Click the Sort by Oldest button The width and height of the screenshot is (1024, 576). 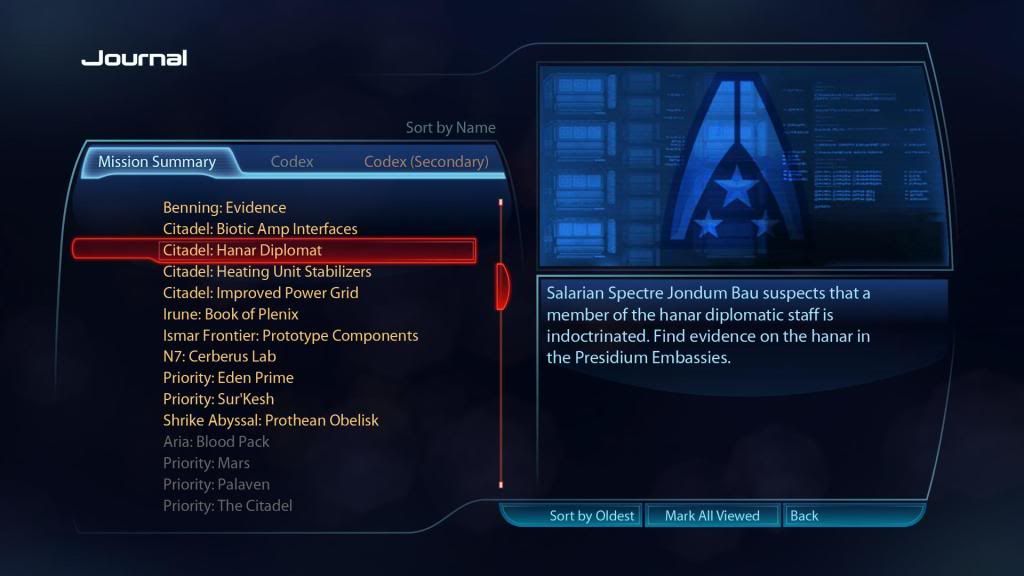pos(591,516)
